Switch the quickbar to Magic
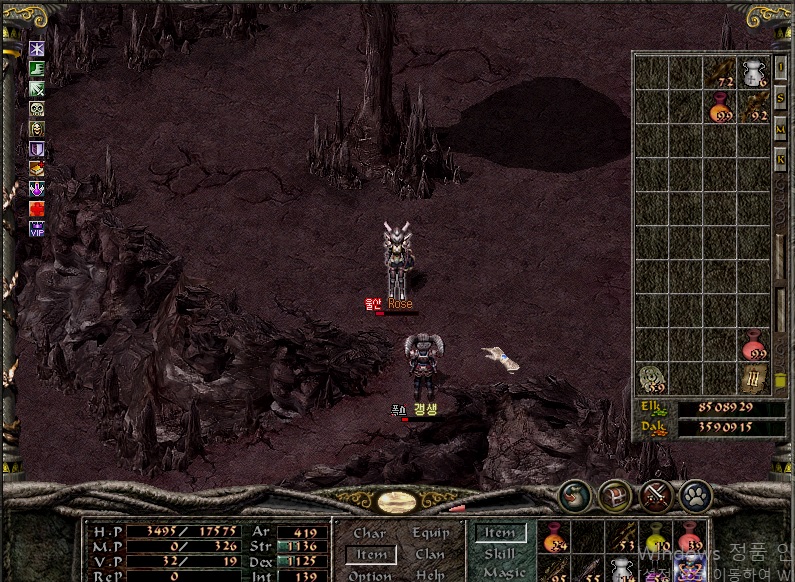The height and width of the screenshot is (582, 795). click(503, 572)
